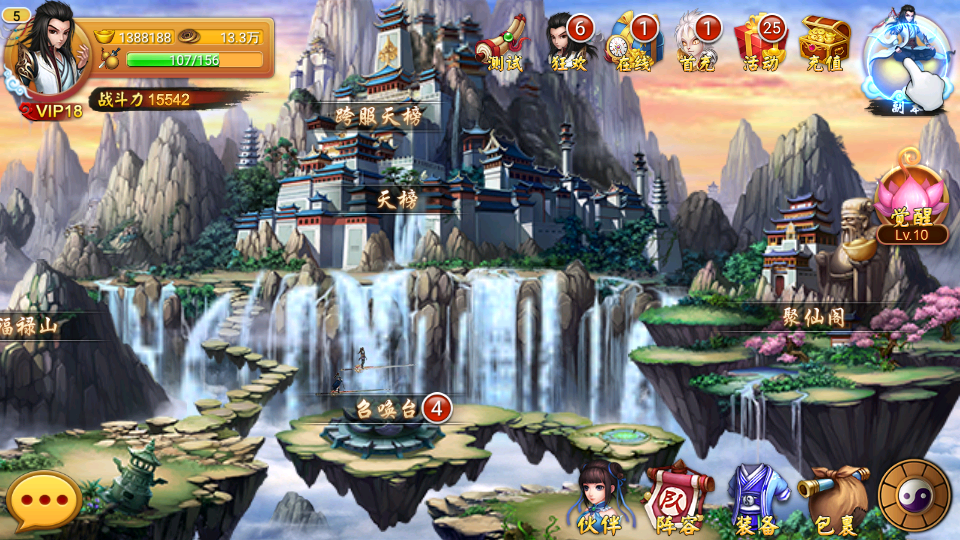This screenshot has width=960, height=540.
Task: Visit the 聚仙阁 pavilion
Action: tap(814, 317)
